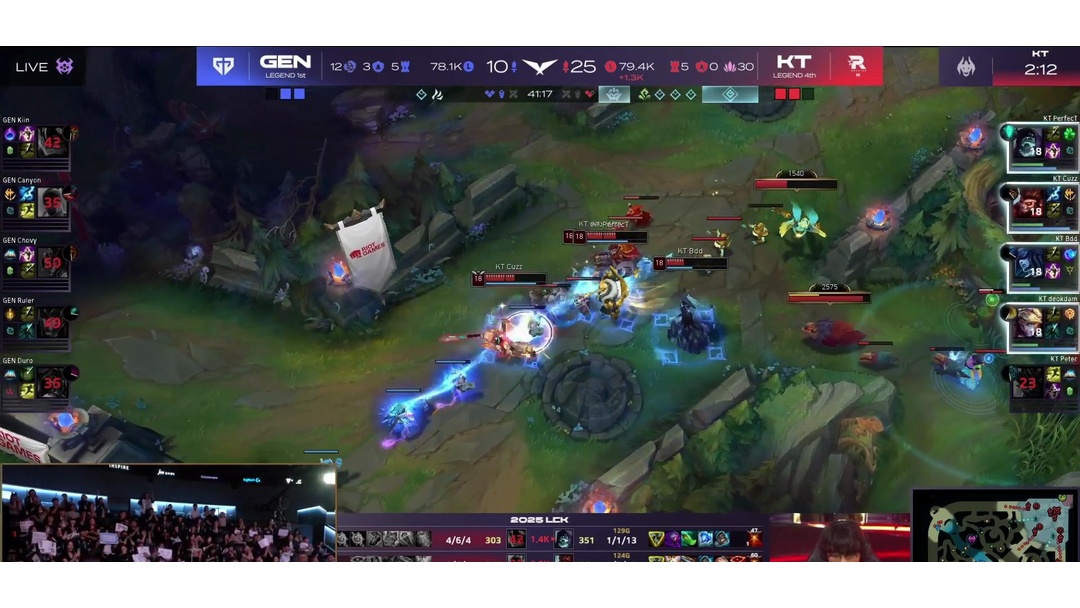Click the 2025 LCK scoreboard header

tap(539, 520)
